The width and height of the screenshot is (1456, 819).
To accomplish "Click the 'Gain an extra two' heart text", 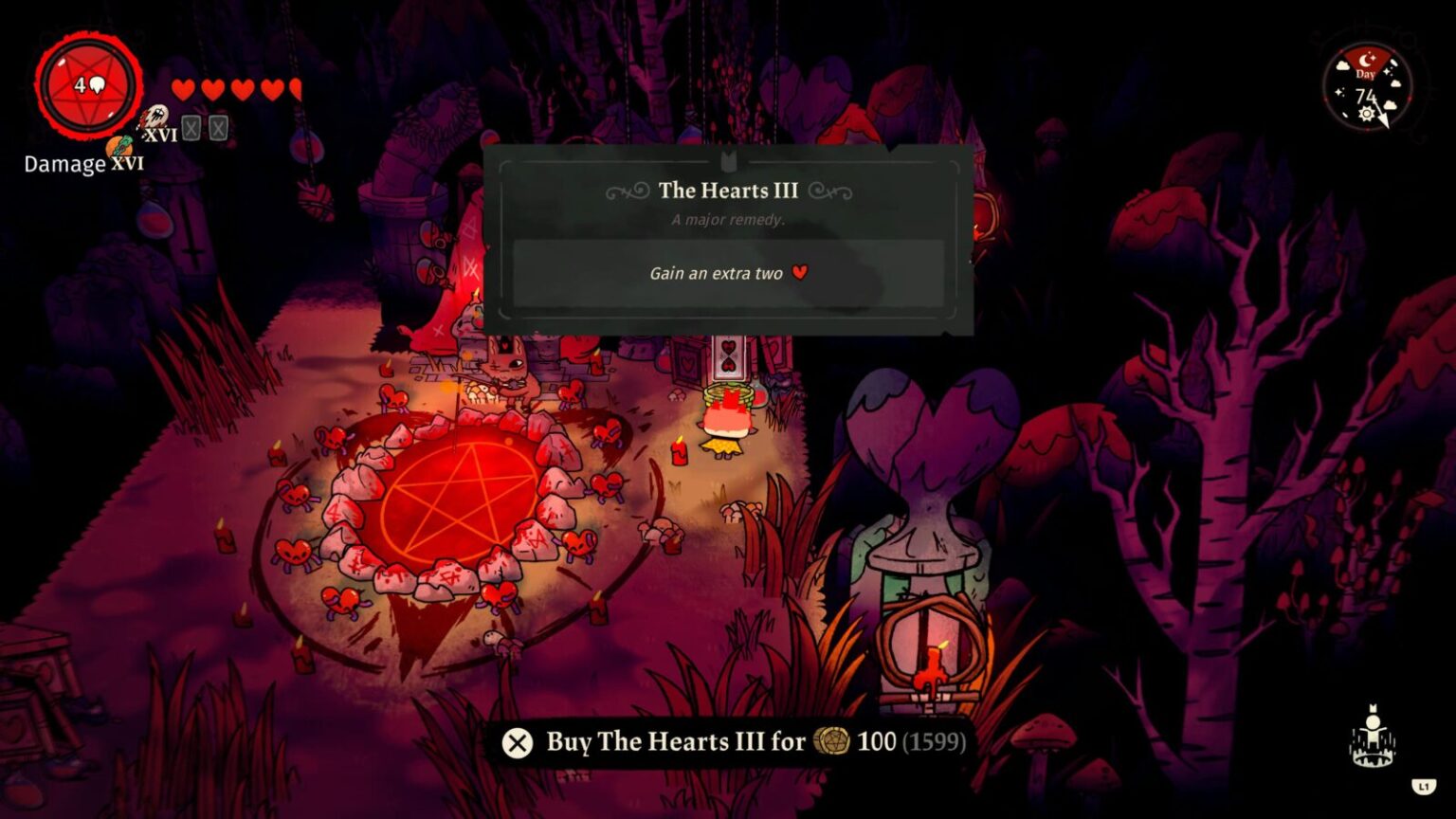I will pos(726,273).
